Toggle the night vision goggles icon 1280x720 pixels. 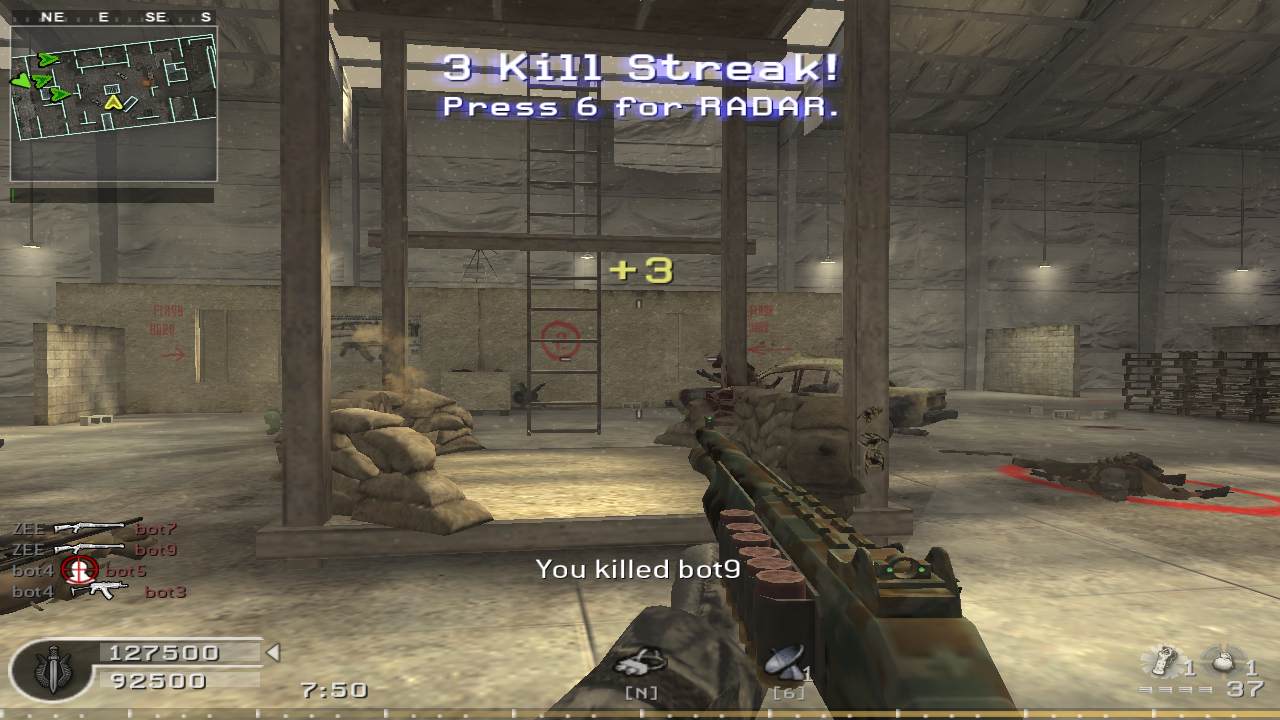[640, 662]
